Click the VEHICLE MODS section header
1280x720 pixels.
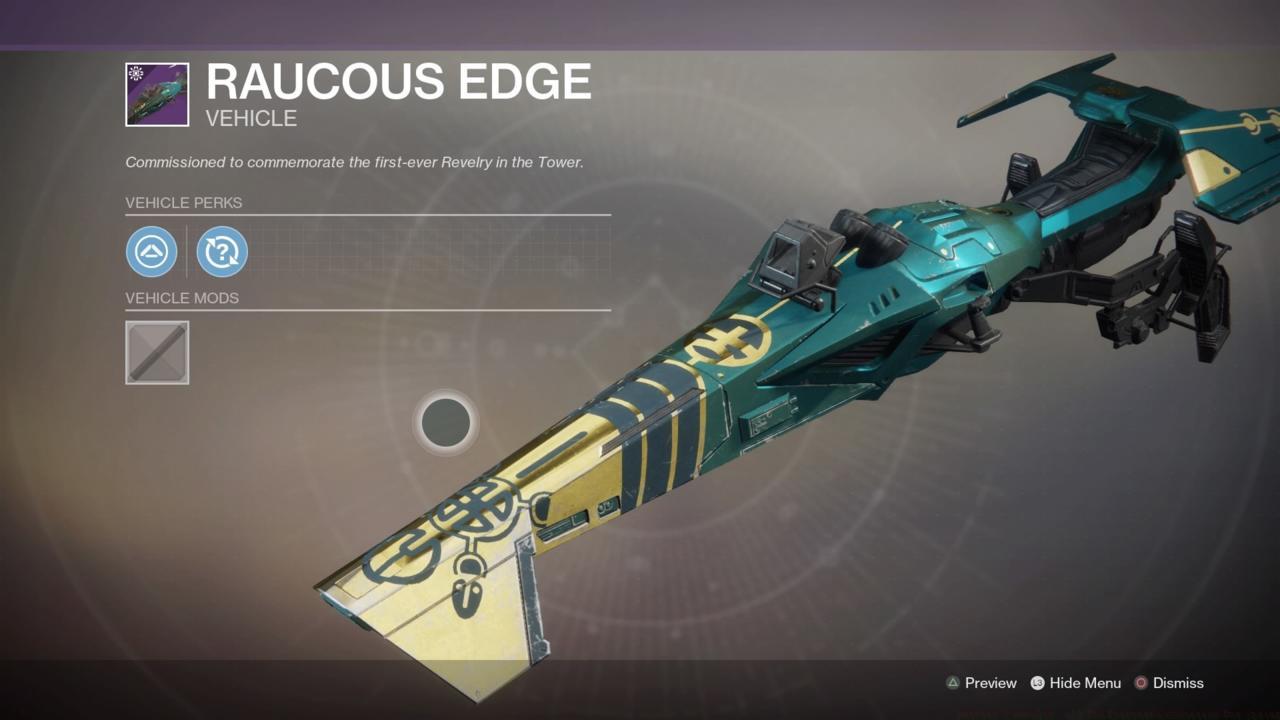(182, 298)
